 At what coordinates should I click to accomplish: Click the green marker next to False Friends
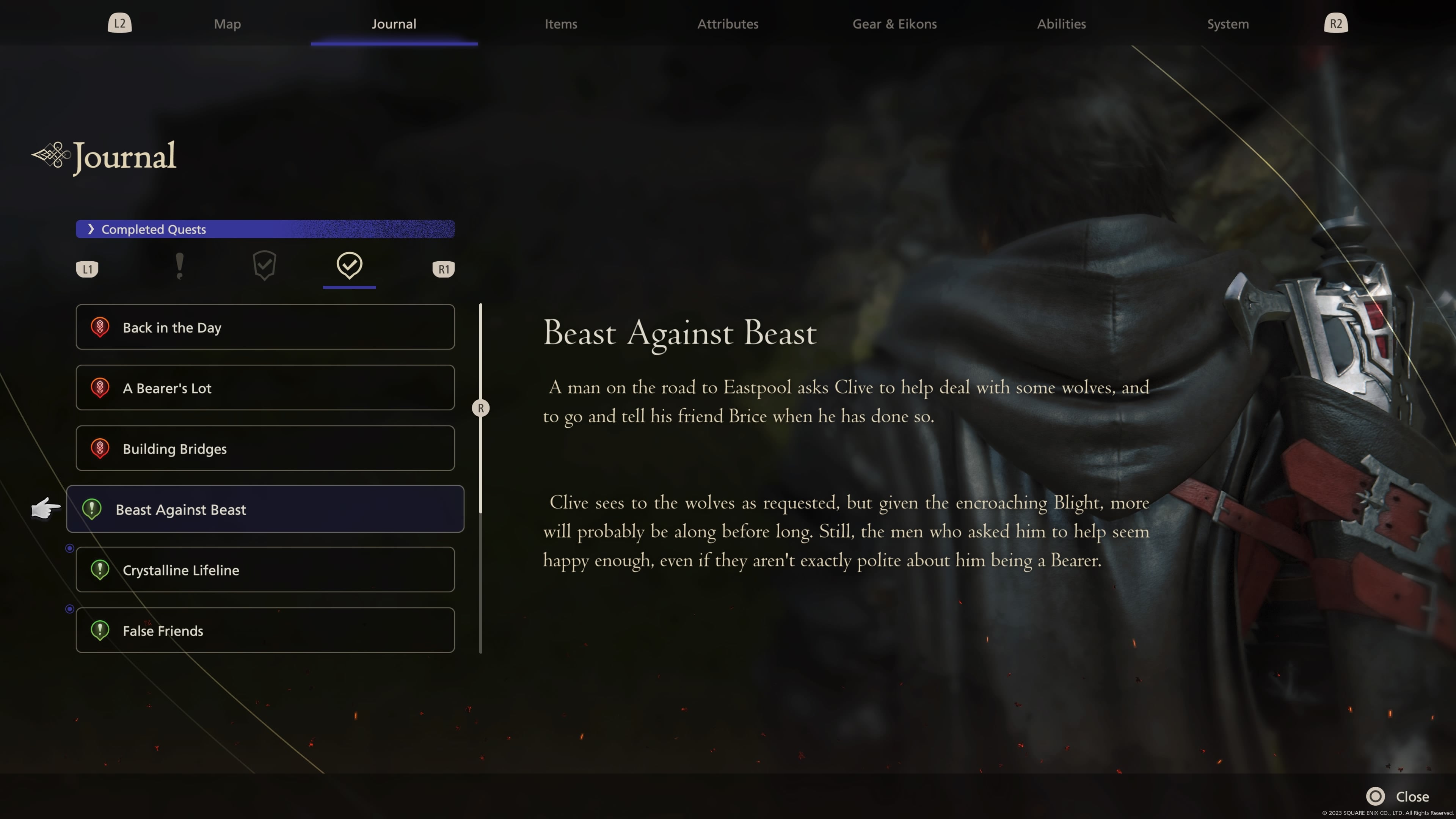pos(100,630)
